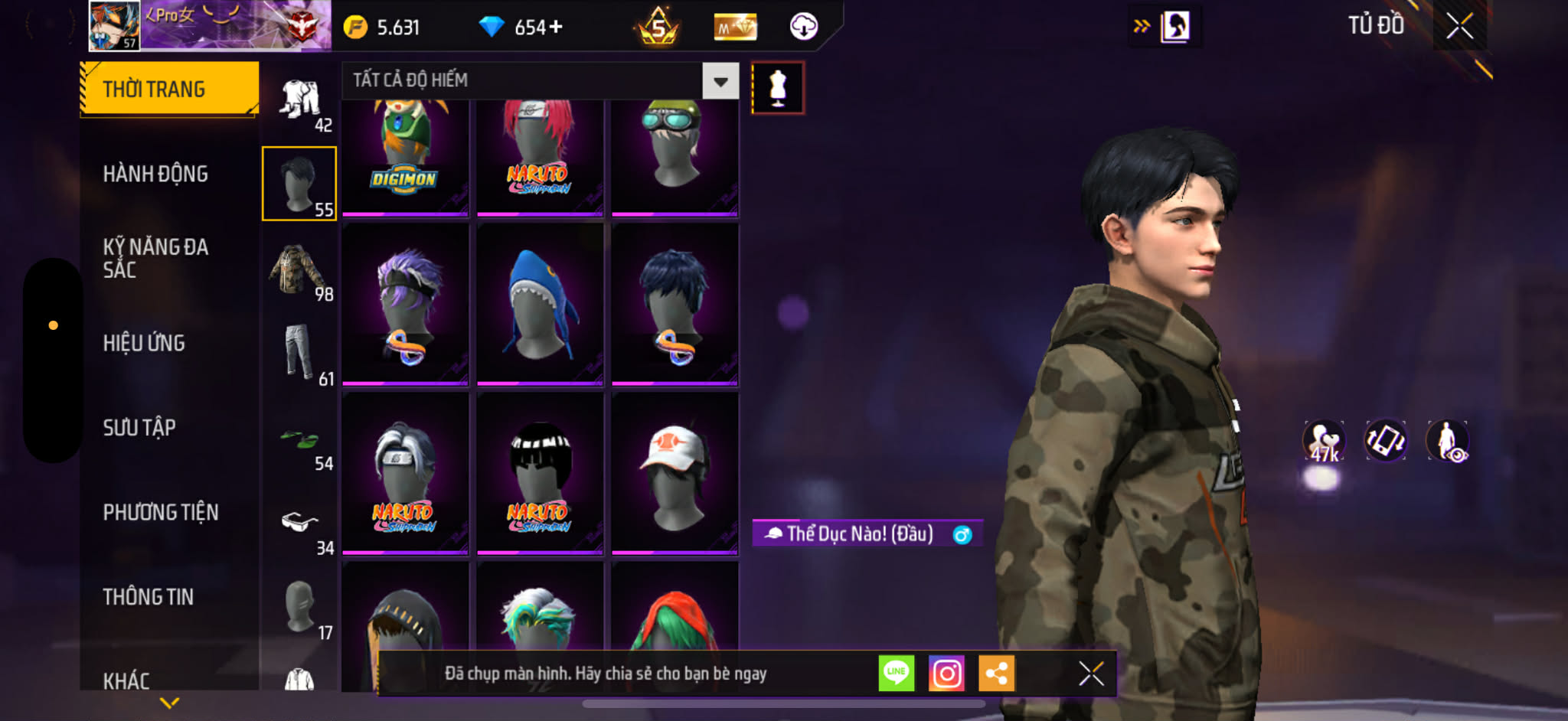1568x721 pixels.
Task: Expand the Tất Cả Độ Hiếm dropdown
Action: pos(720,80)
